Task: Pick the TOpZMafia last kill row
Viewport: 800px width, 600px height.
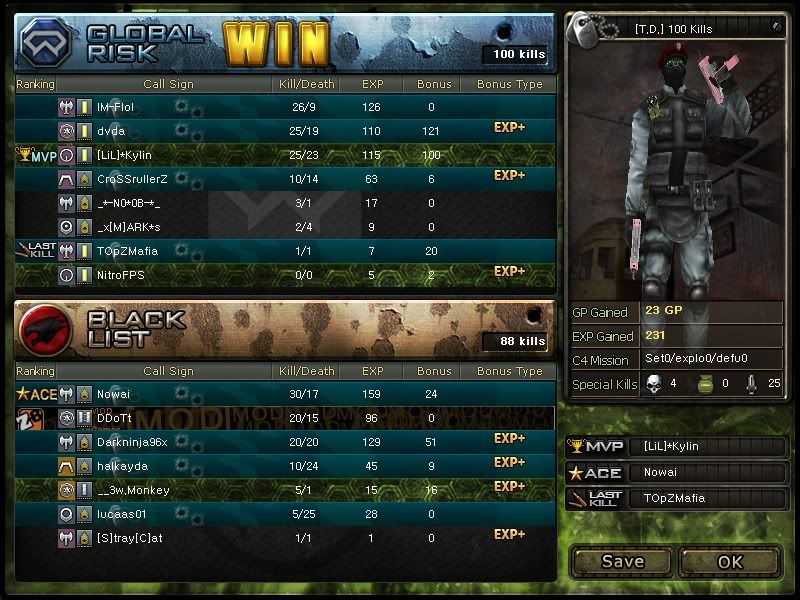Action: point(127,251)
